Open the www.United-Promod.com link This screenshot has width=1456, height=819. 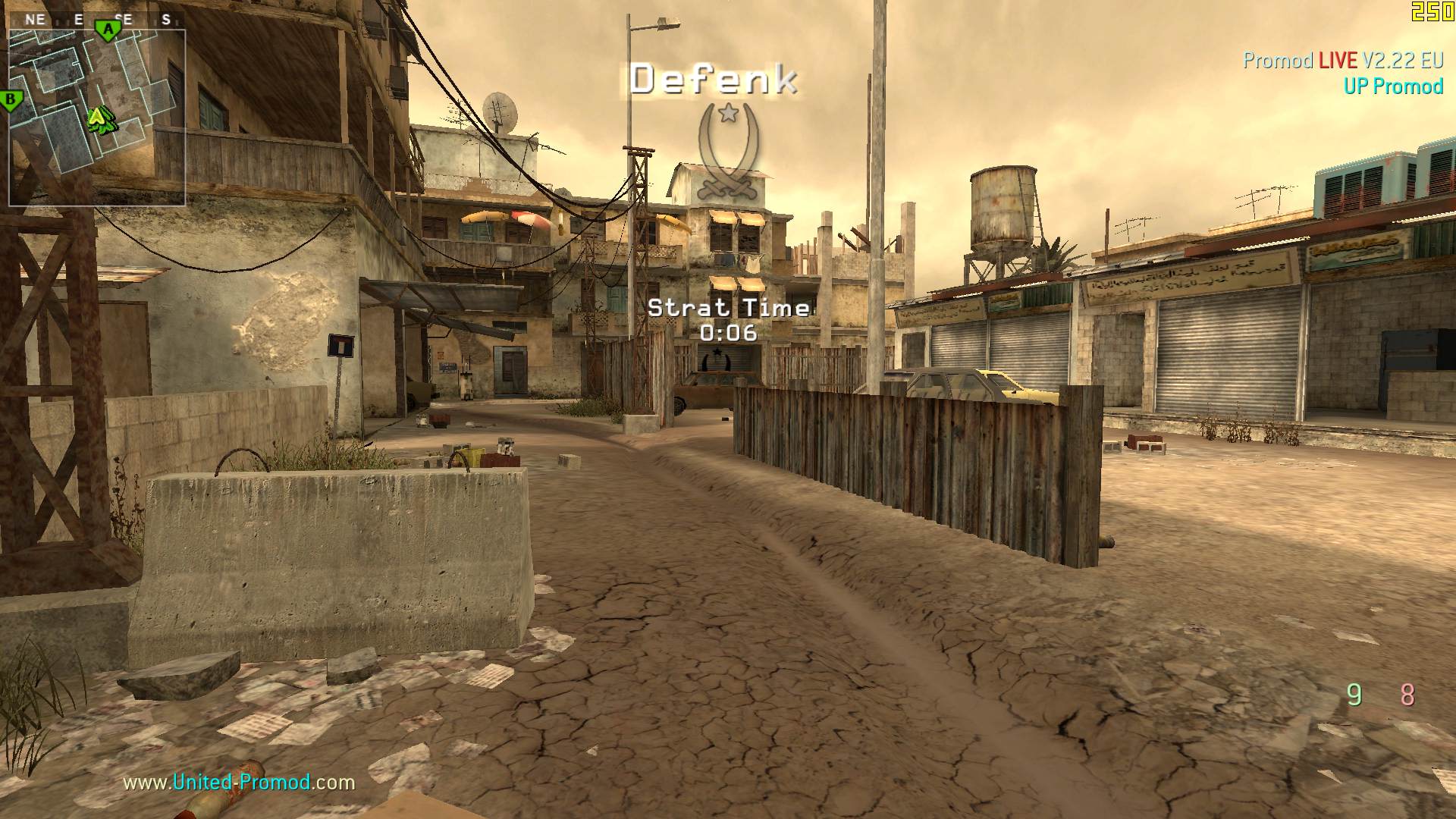[x=239, y=782]
